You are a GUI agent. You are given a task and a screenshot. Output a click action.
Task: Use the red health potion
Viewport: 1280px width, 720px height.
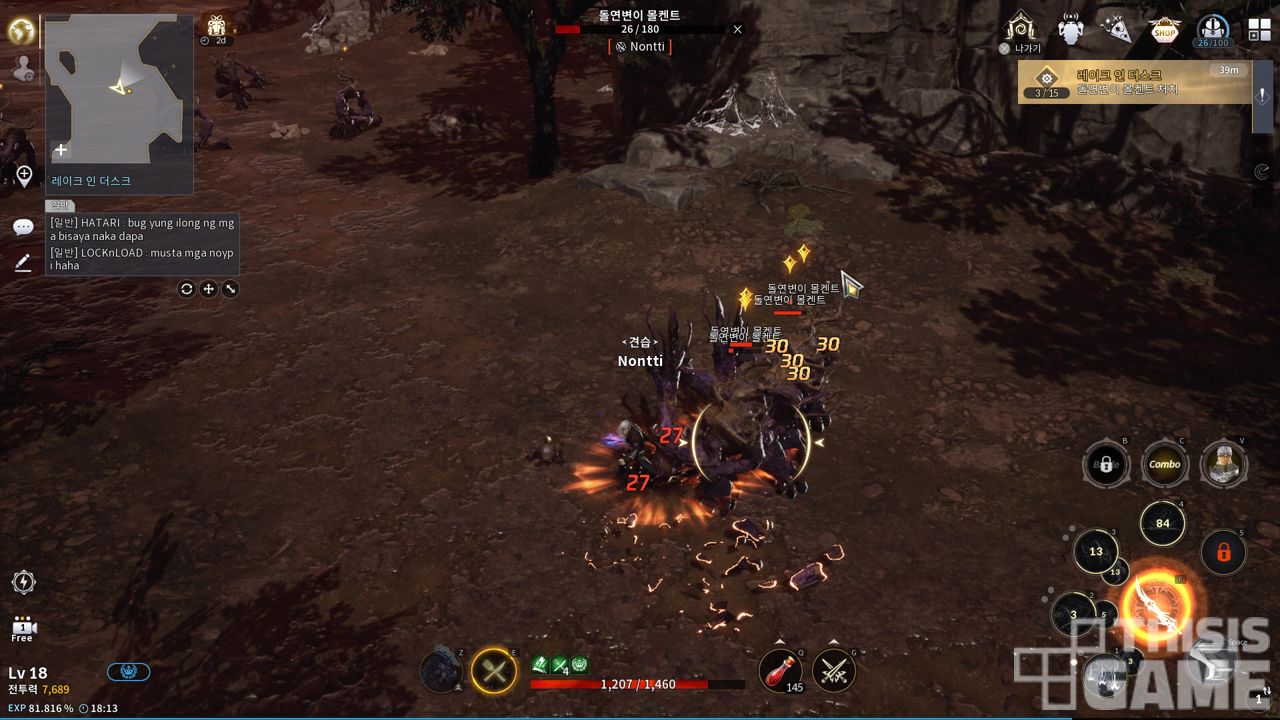779,670
